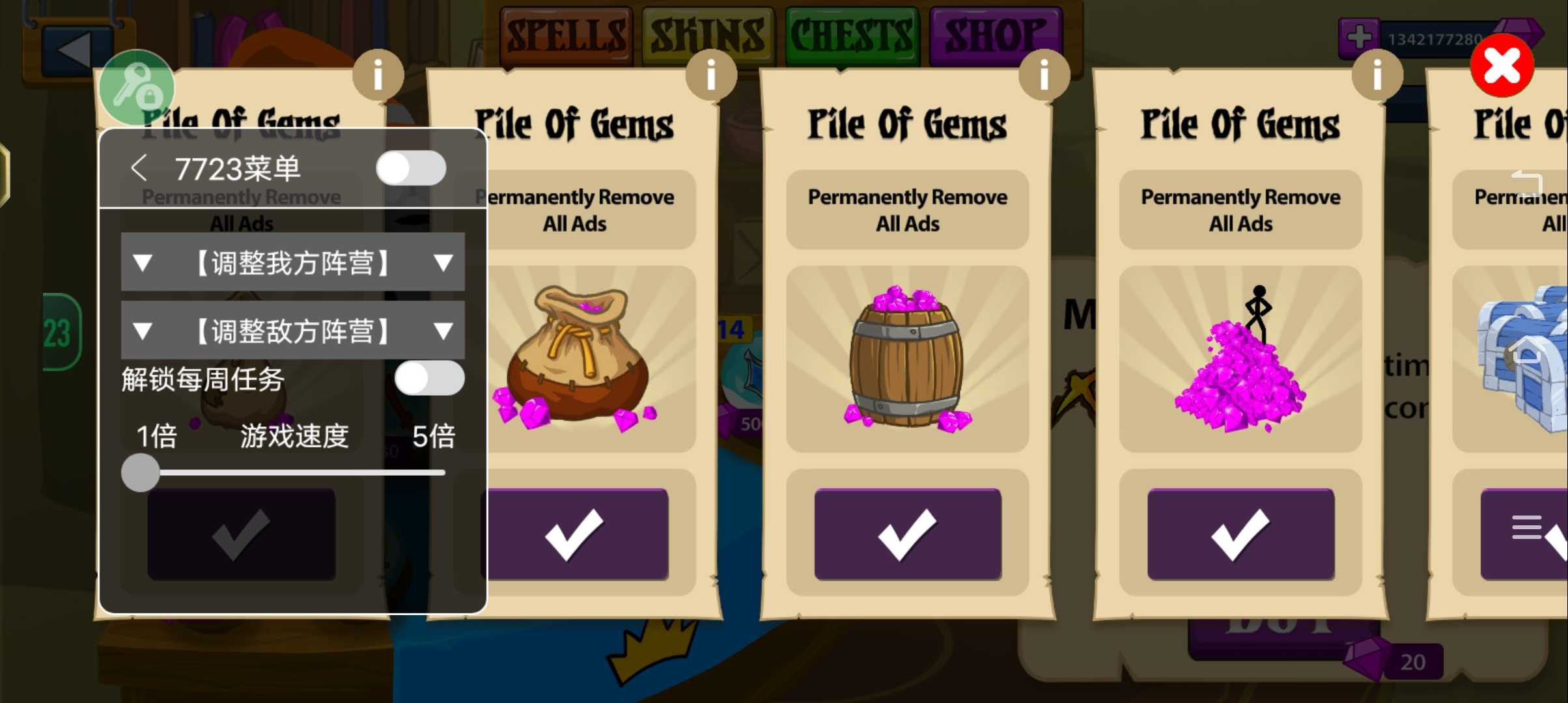Go to the CHESTS tab

tap(851, 35)
